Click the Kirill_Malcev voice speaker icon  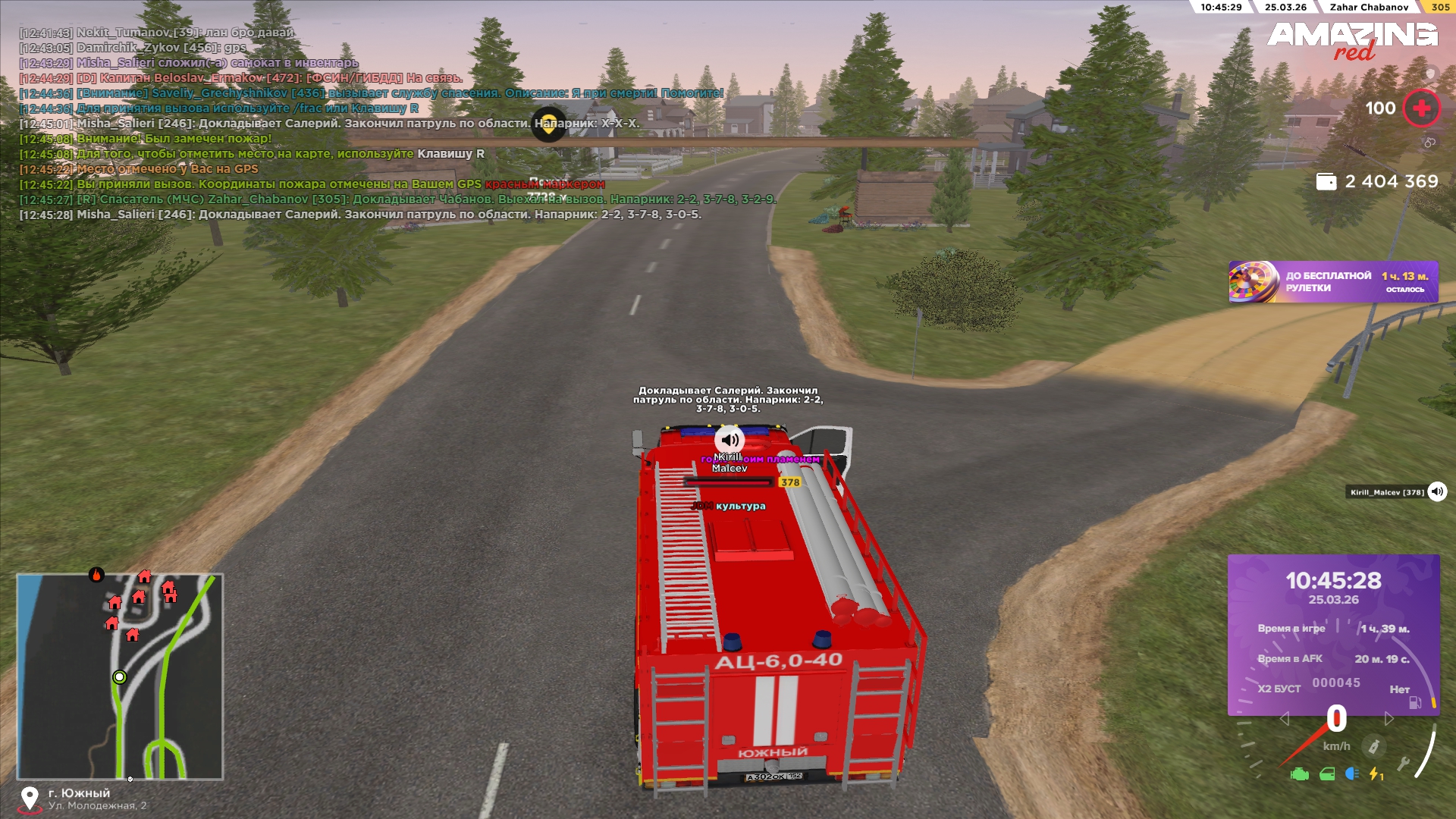tap(1437, 492)
